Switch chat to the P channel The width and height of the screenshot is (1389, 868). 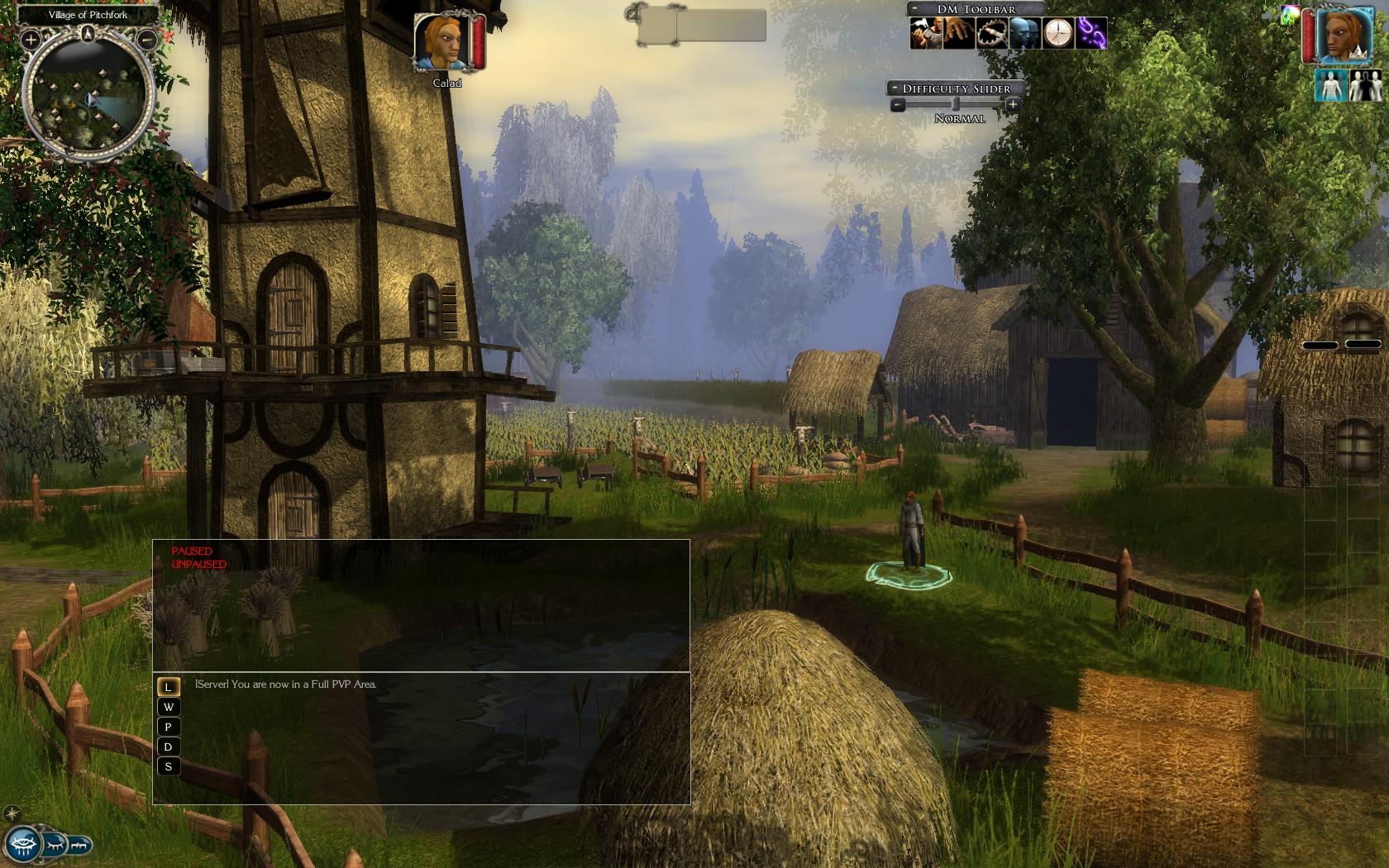tap(169, 727)
